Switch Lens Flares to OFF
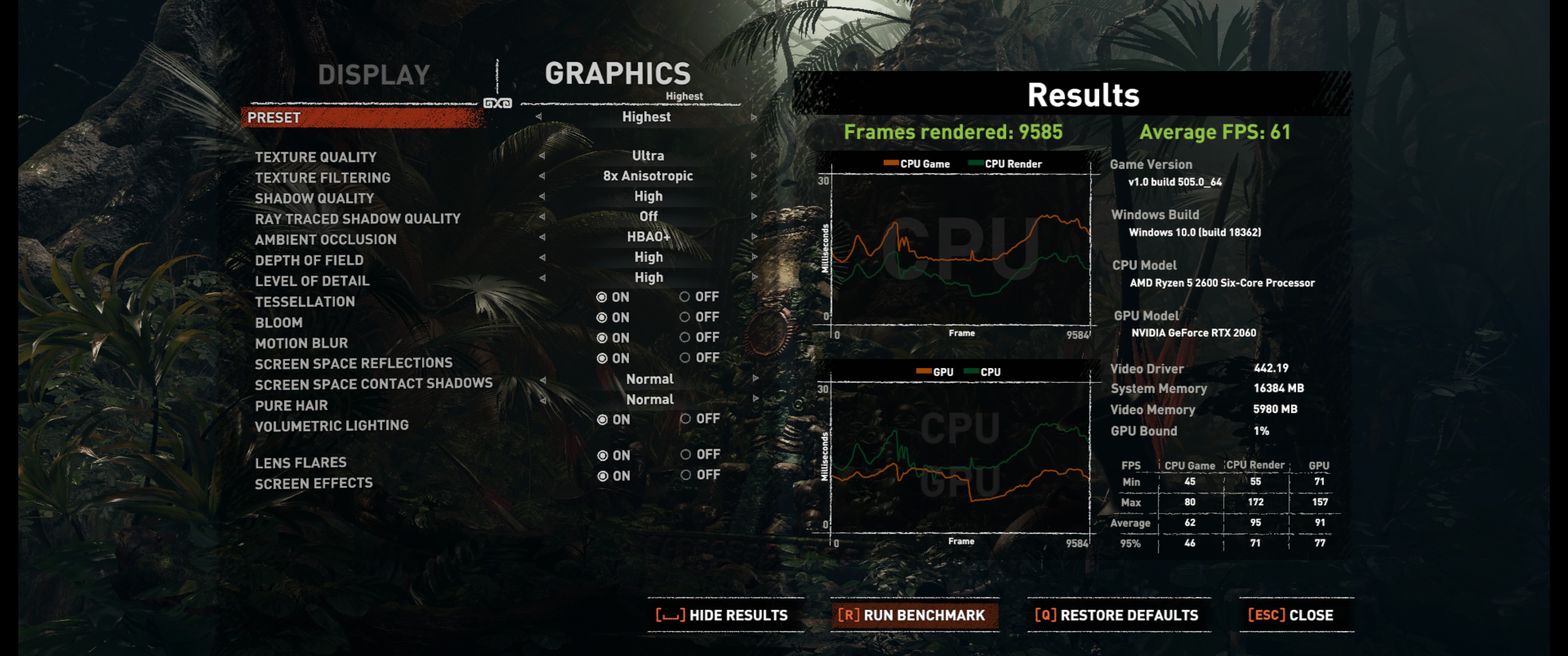 (686, 455)
